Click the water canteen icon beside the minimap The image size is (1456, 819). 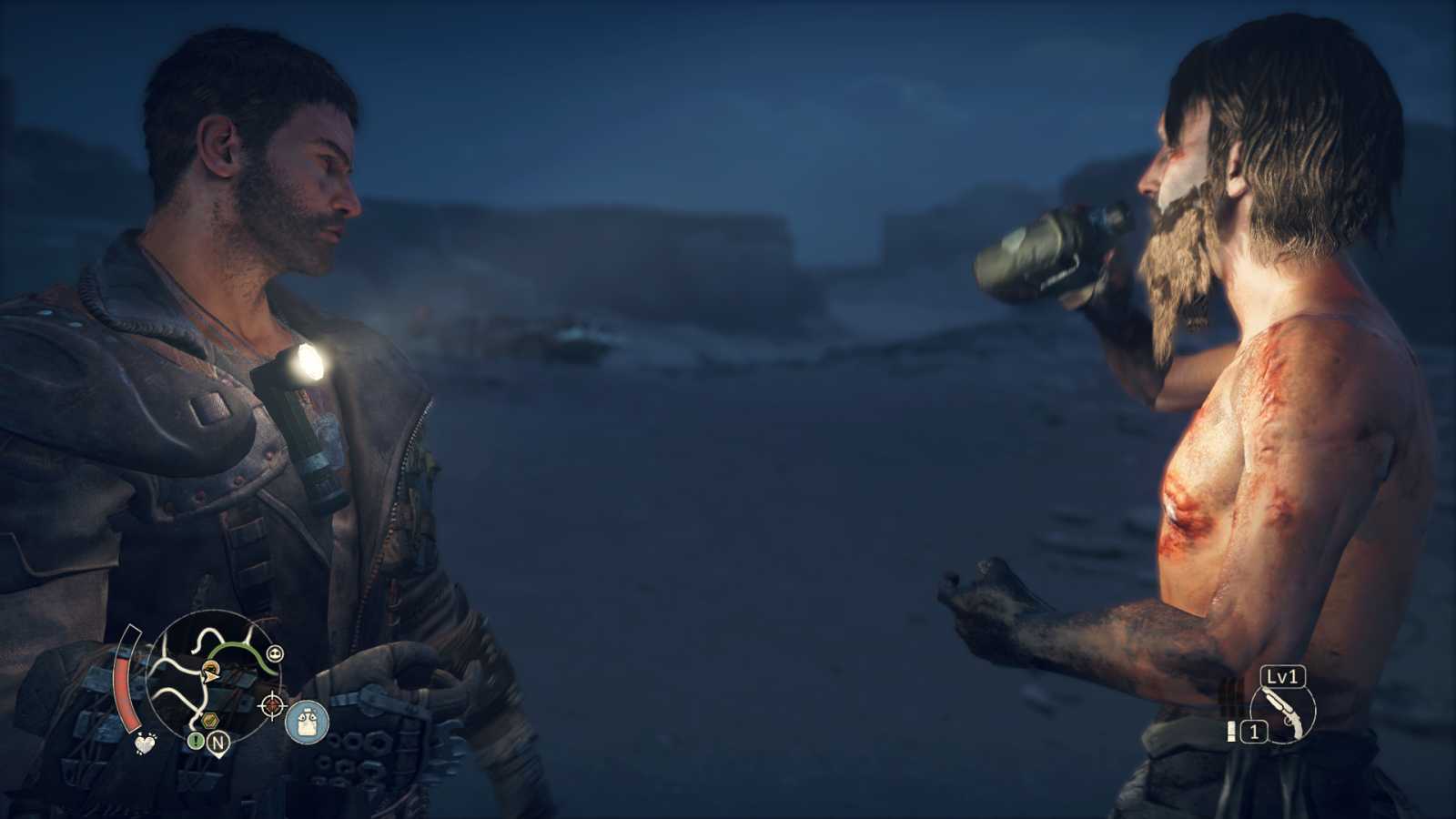[306, 723]
